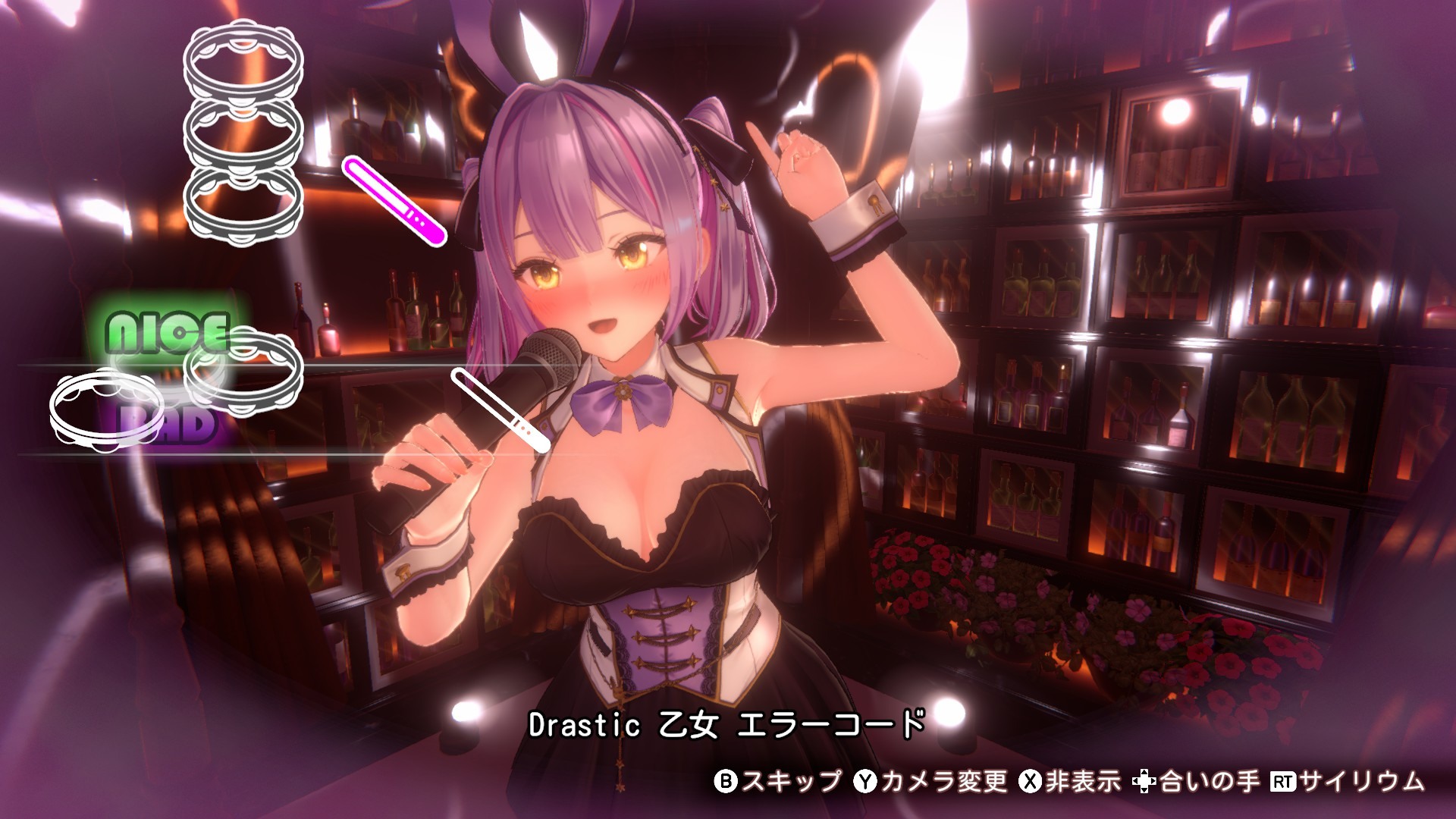Select the white glow stick icon
Image resolution: width=1456 pixels, height=819 pixels.
499,410
